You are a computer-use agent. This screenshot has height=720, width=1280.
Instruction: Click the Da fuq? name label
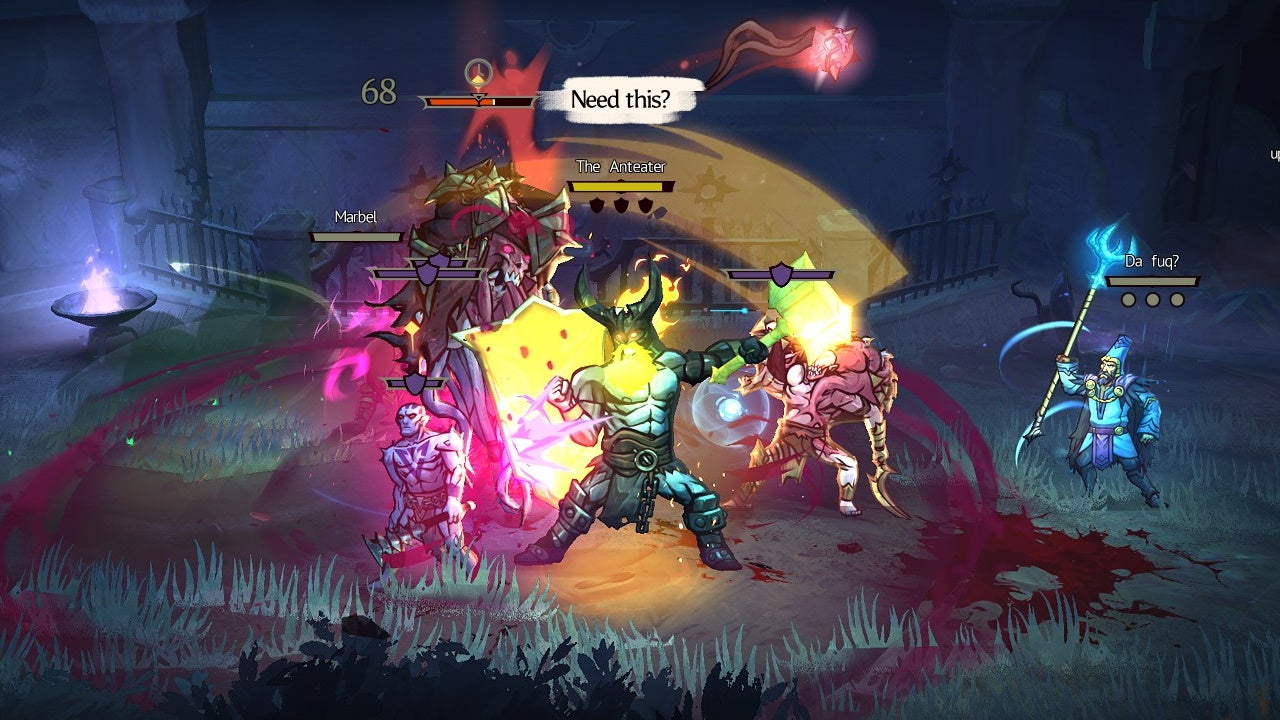(1153, 261)
